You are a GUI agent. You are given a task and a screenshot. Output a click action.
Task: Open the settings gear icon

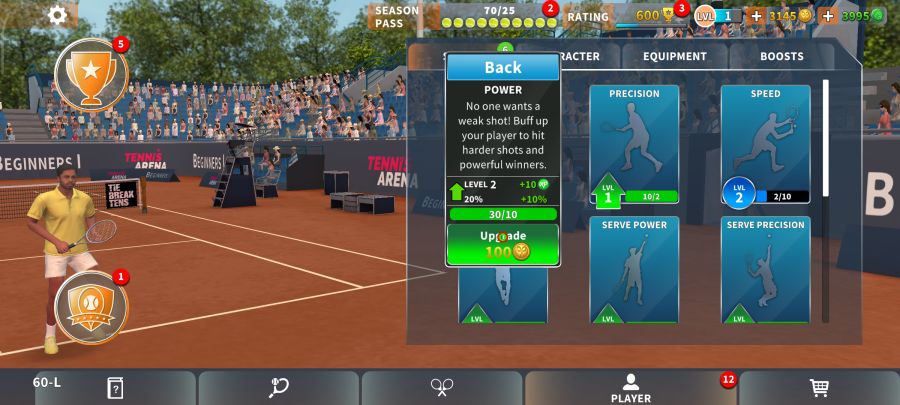coord(58,15)
